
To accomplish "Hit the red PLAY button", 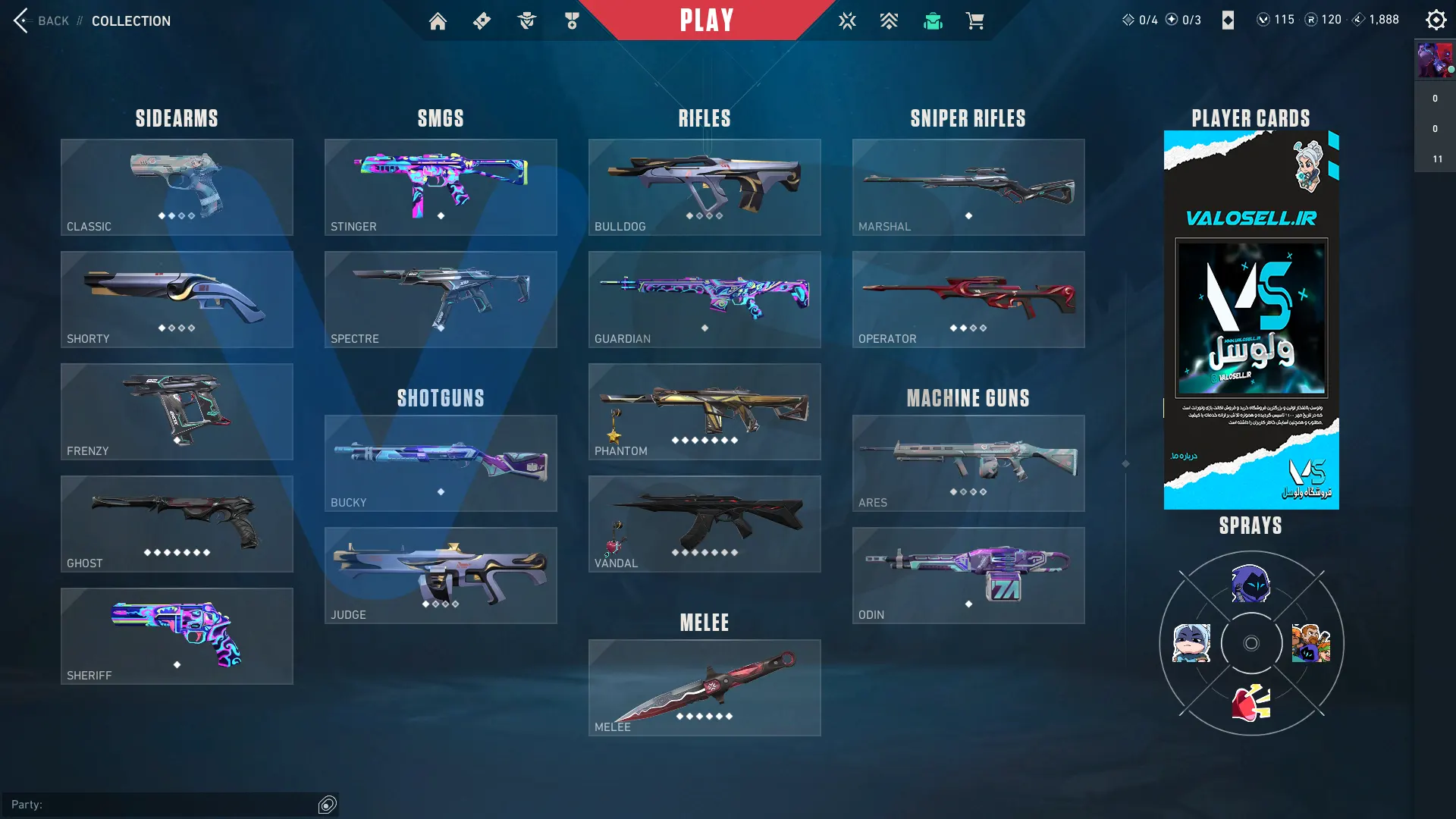I will (x=706, y=20).
